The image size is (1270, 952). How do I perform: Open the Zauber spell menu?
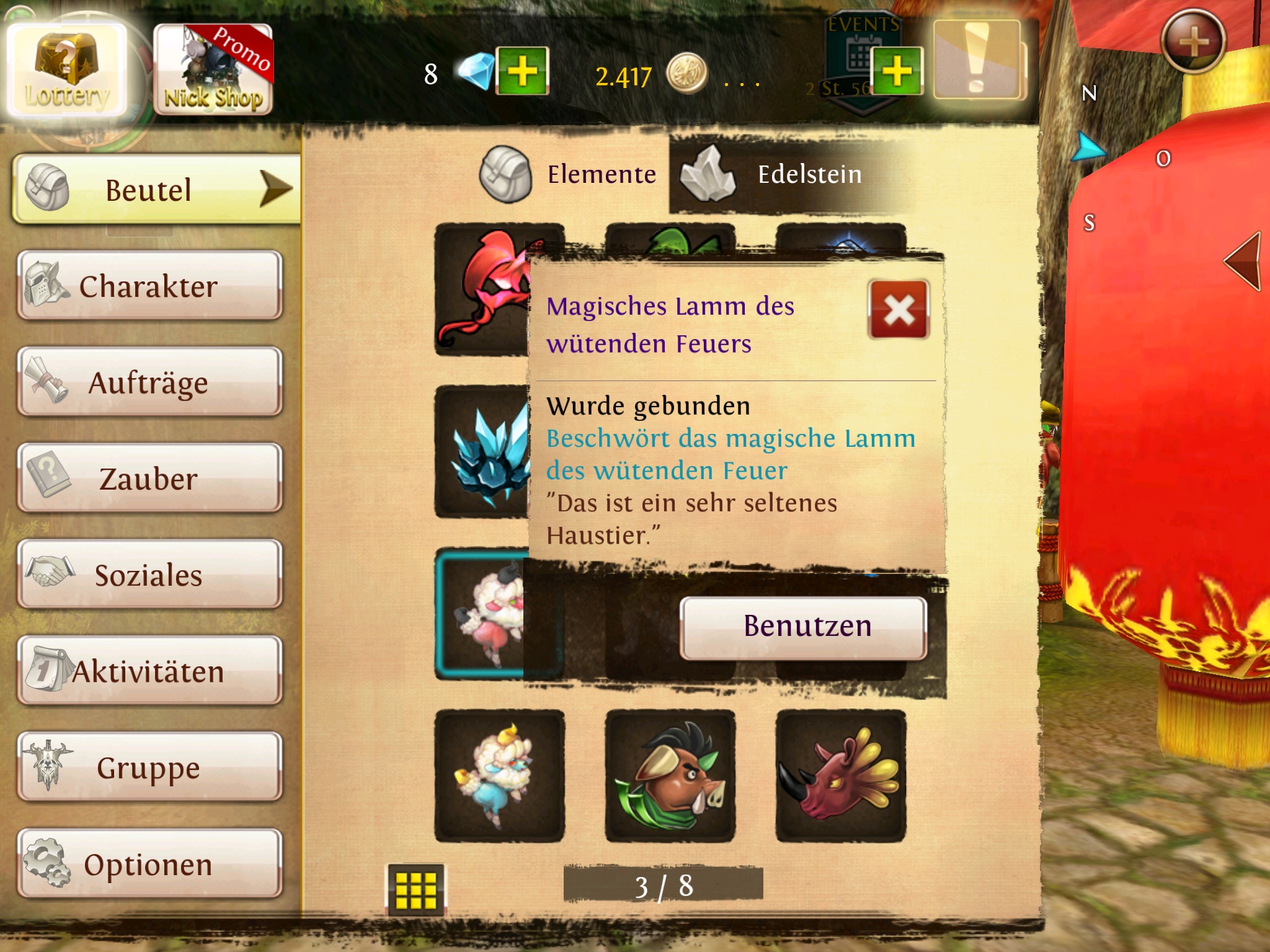149,478
